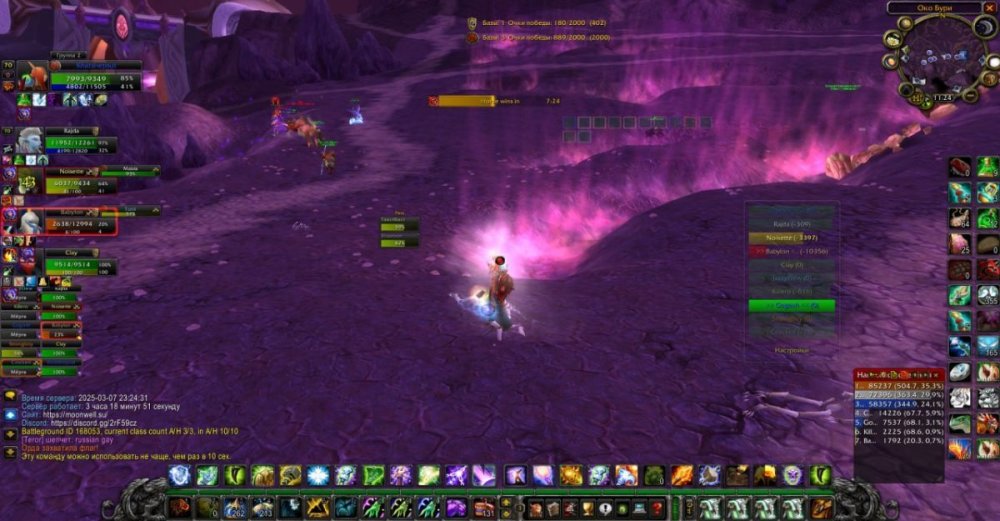This screenshot has width=1000, height=521.
Task: Open the red question mark help button
Action: [x=657, y=508]
